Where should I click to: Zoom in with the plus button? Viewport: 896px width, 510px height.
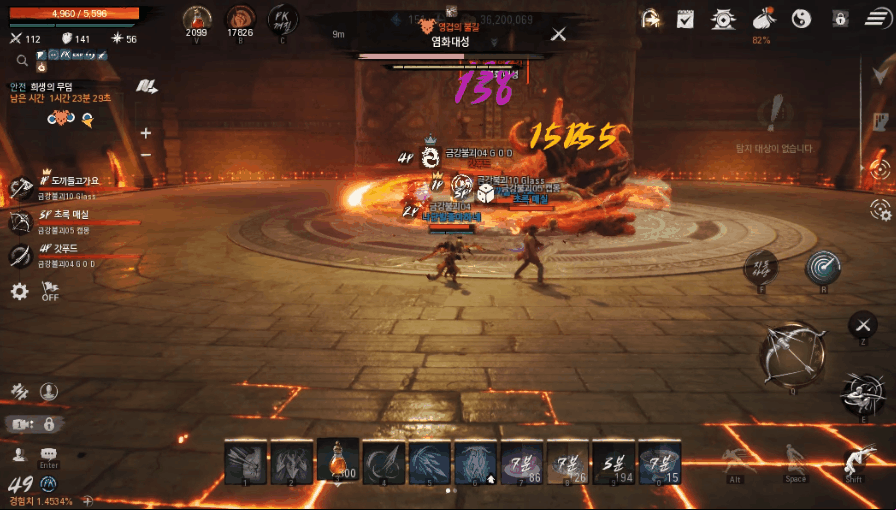pos(146,133)
